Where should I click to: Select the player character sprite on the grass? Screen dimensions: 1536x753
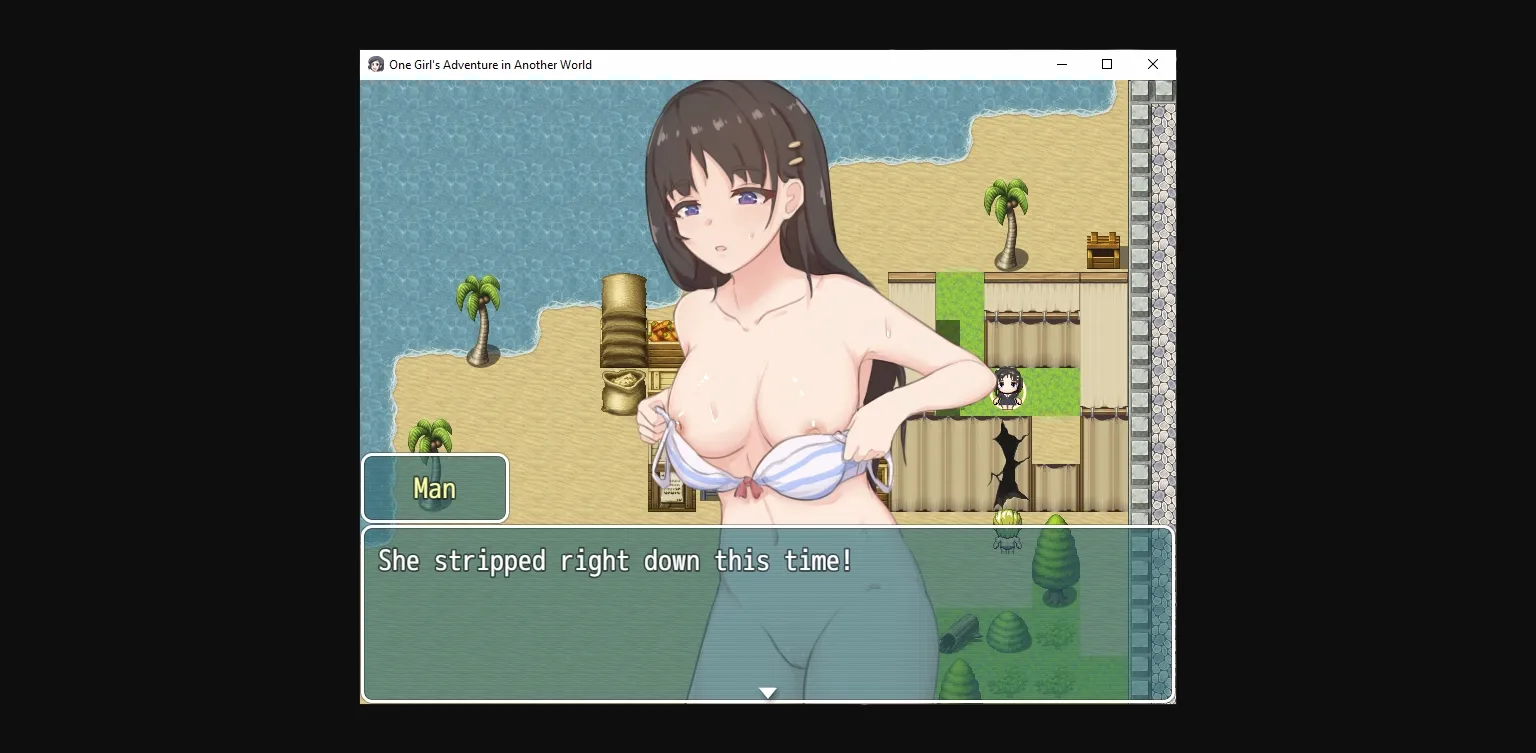click(x=1006, y=390)
